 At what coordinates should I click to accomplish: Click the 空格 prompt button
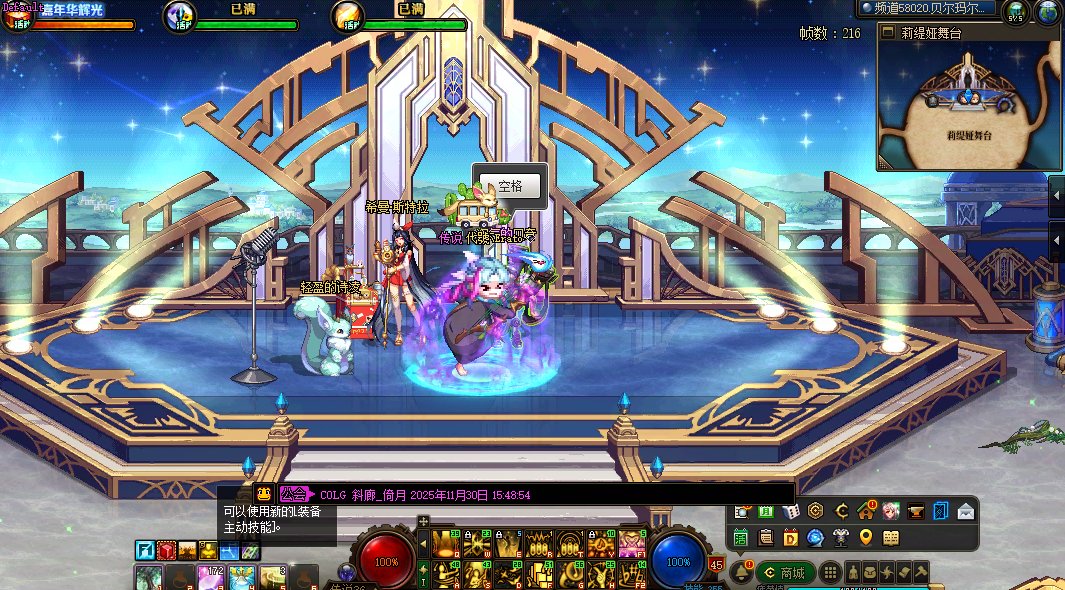pos(510,186)
